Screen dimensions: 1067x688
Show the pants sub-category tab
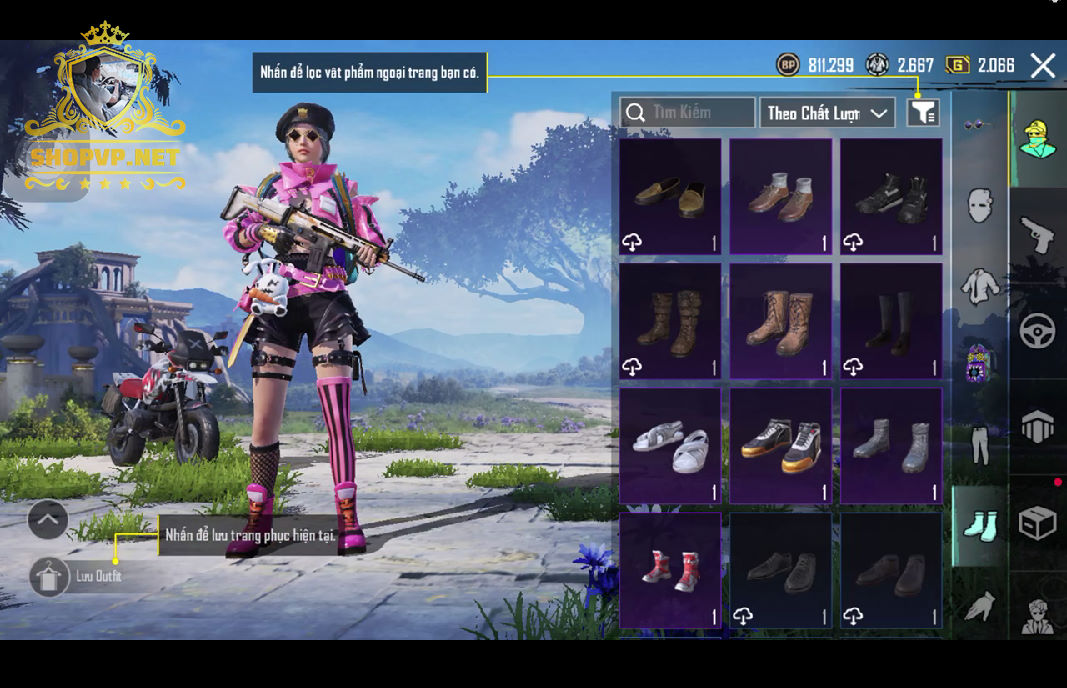(x=980, y=445)
